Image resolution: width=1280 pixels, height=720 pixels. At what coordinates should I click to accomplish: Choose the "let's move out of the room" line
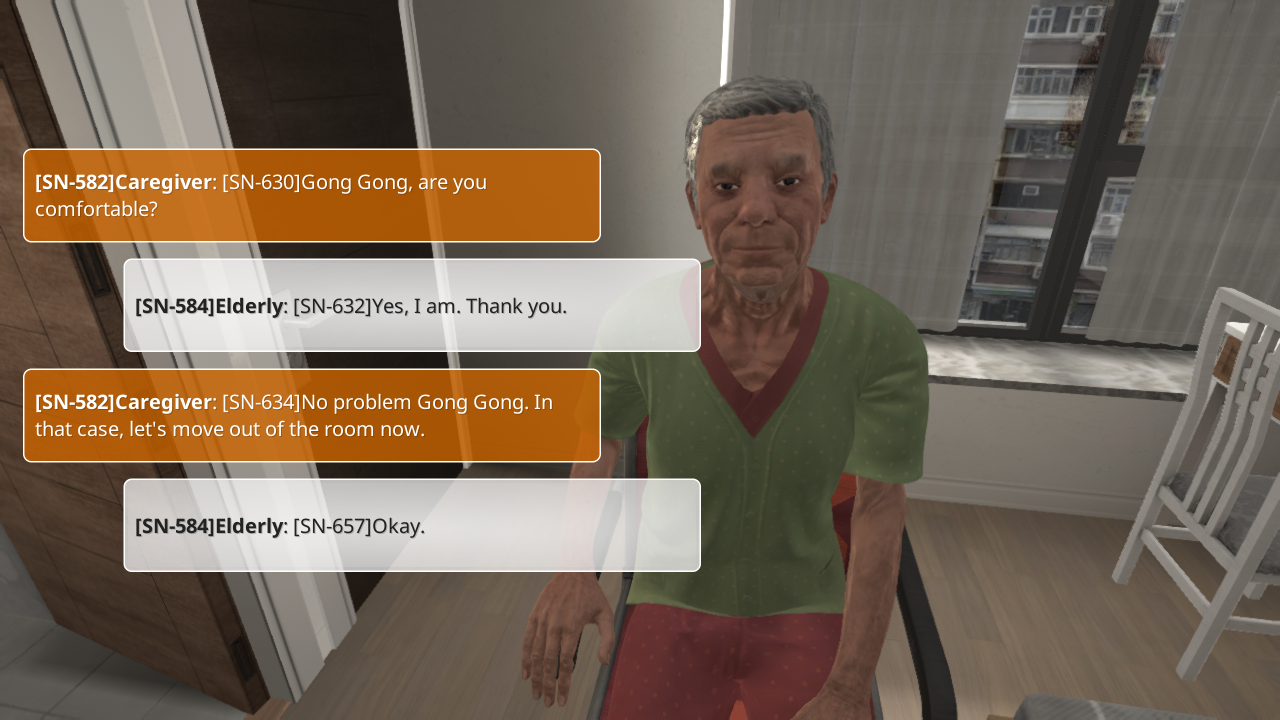coord(311,416)
